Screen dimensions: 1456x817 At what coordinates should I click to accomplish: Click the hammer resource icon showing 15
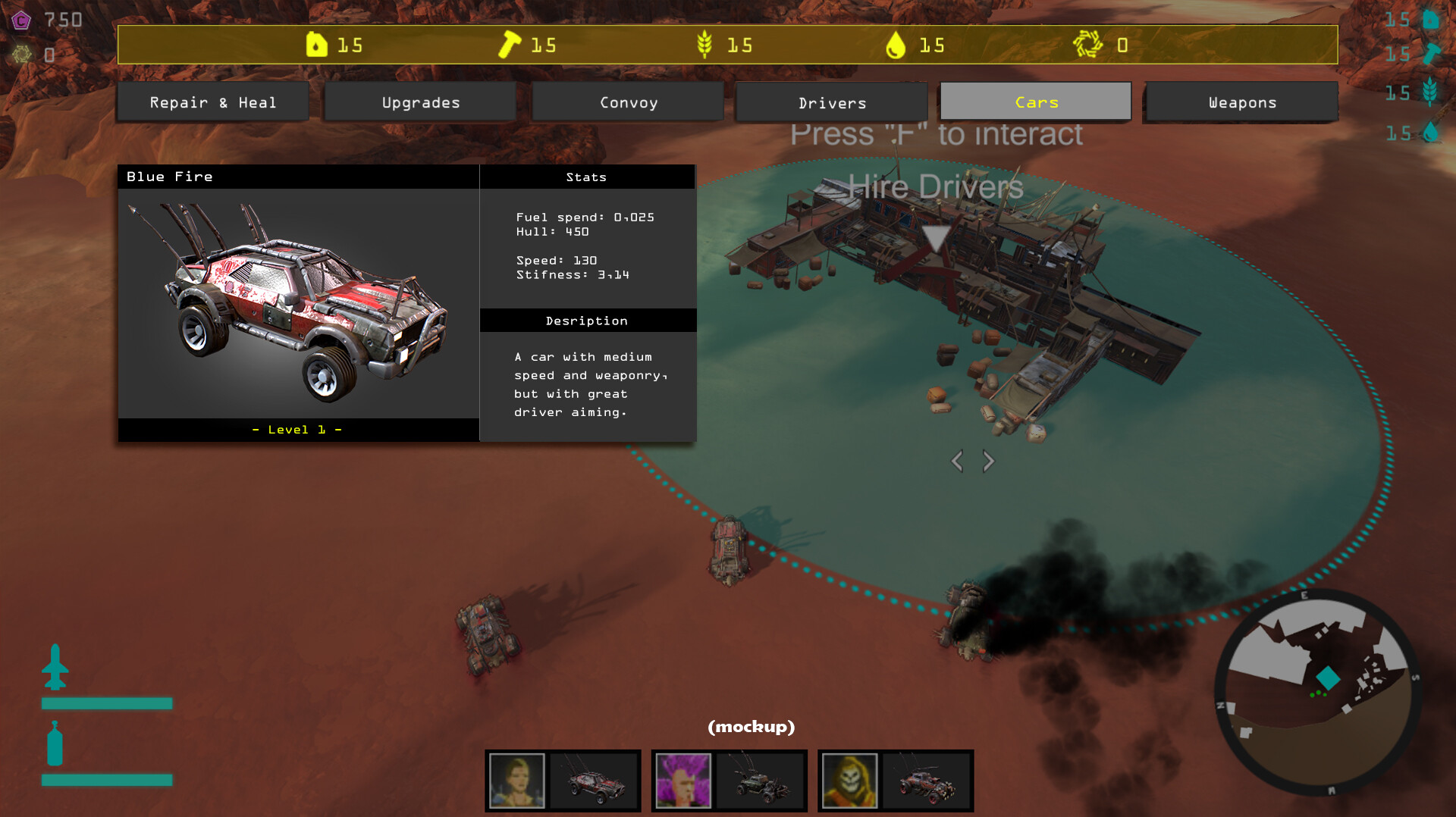tap(510, 45)
